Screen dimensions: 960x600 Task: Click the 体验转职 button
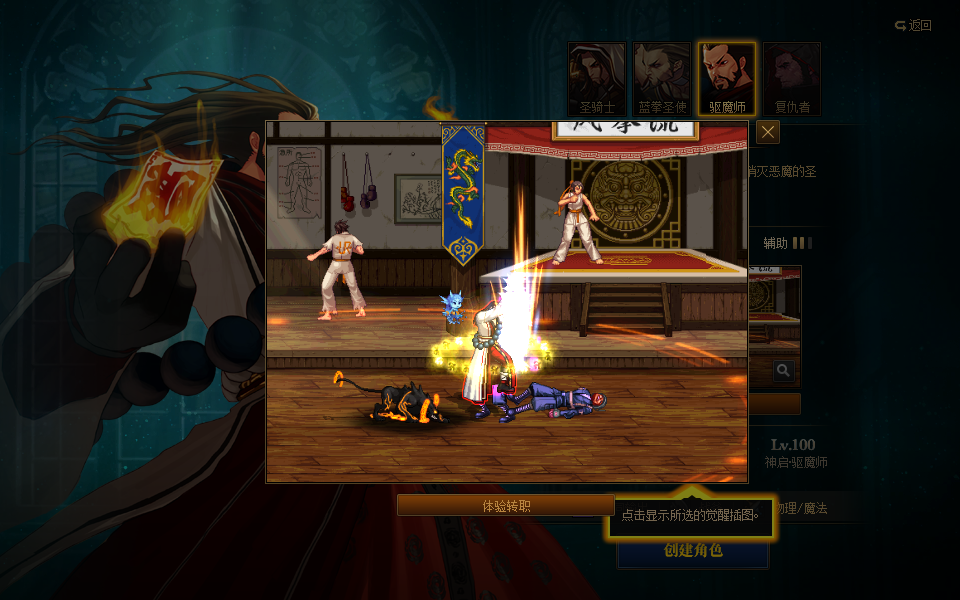[506, 506]
